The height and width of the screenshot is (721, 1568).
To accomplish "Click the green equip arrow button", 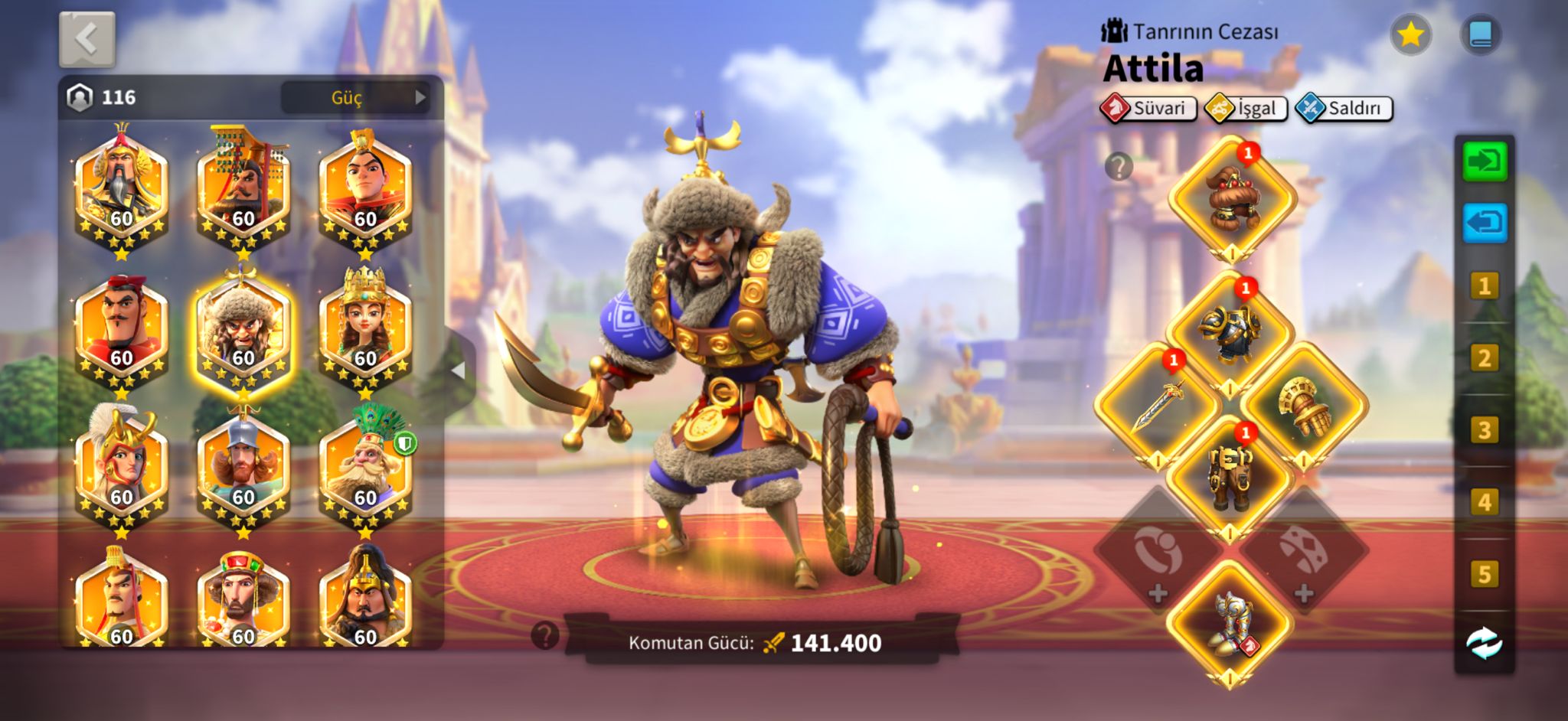I will pyautogui.click(x=1485, y=161).
